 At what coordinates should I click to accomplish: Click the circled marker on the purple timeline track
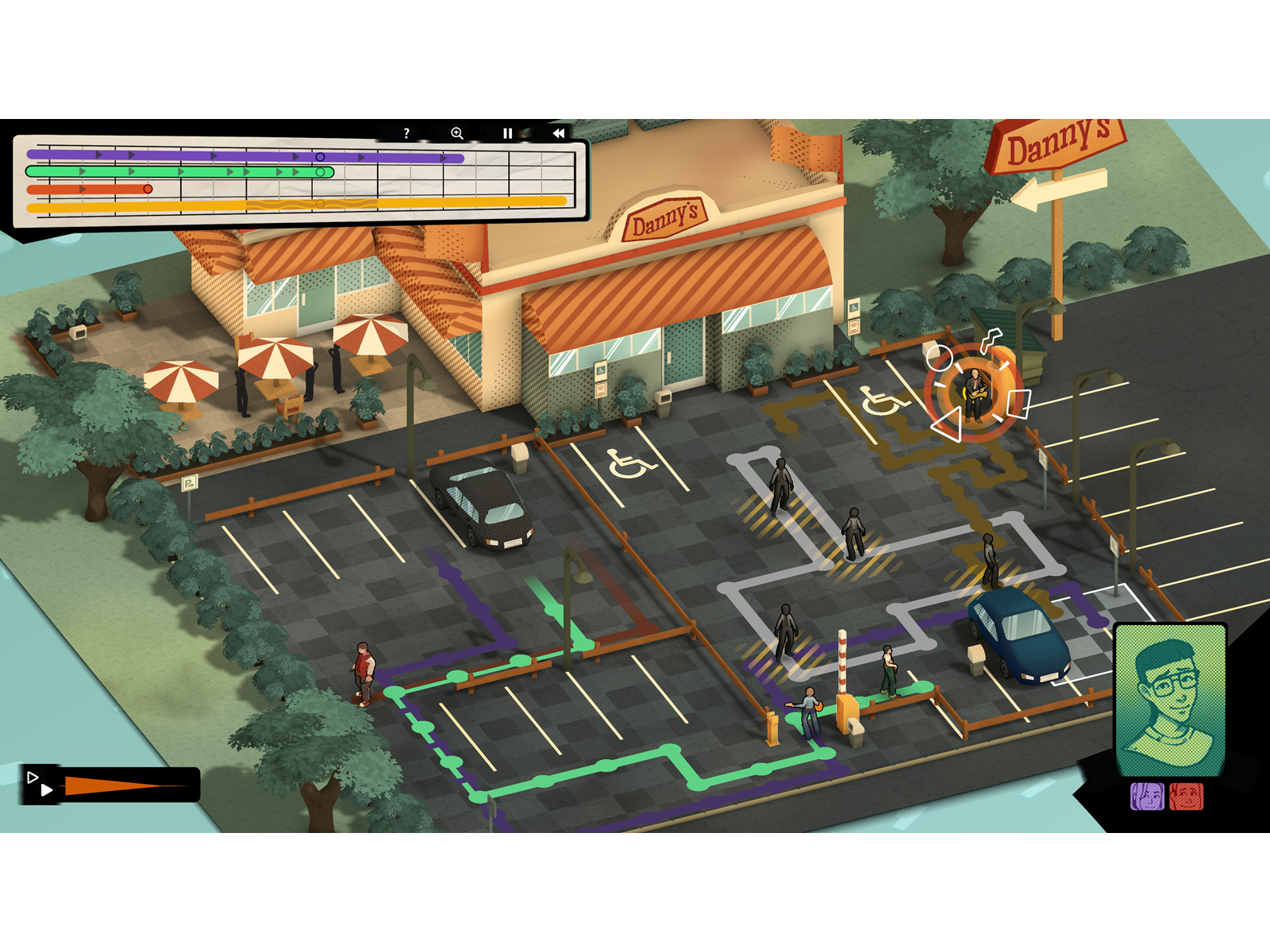click(x=320, y=156)
